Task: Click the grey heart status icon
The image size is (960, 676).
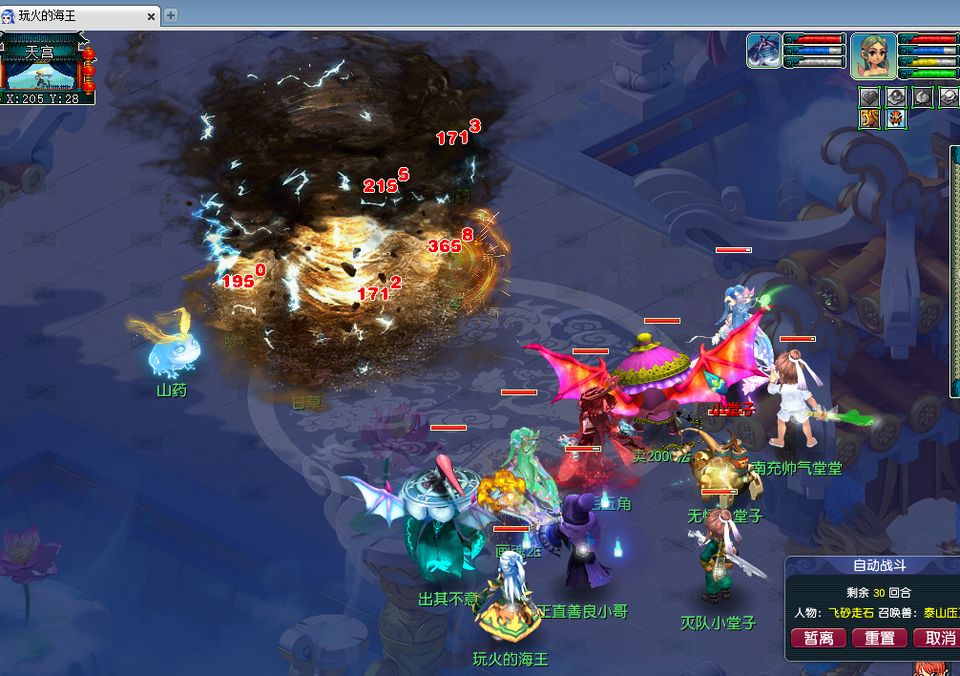Action: point(870,97)
